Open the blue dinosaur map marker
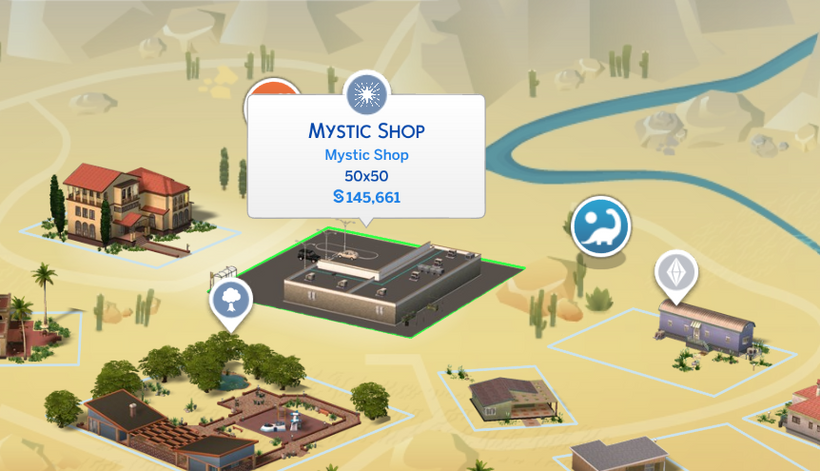The image size is (820, 471). pos(600,227)
